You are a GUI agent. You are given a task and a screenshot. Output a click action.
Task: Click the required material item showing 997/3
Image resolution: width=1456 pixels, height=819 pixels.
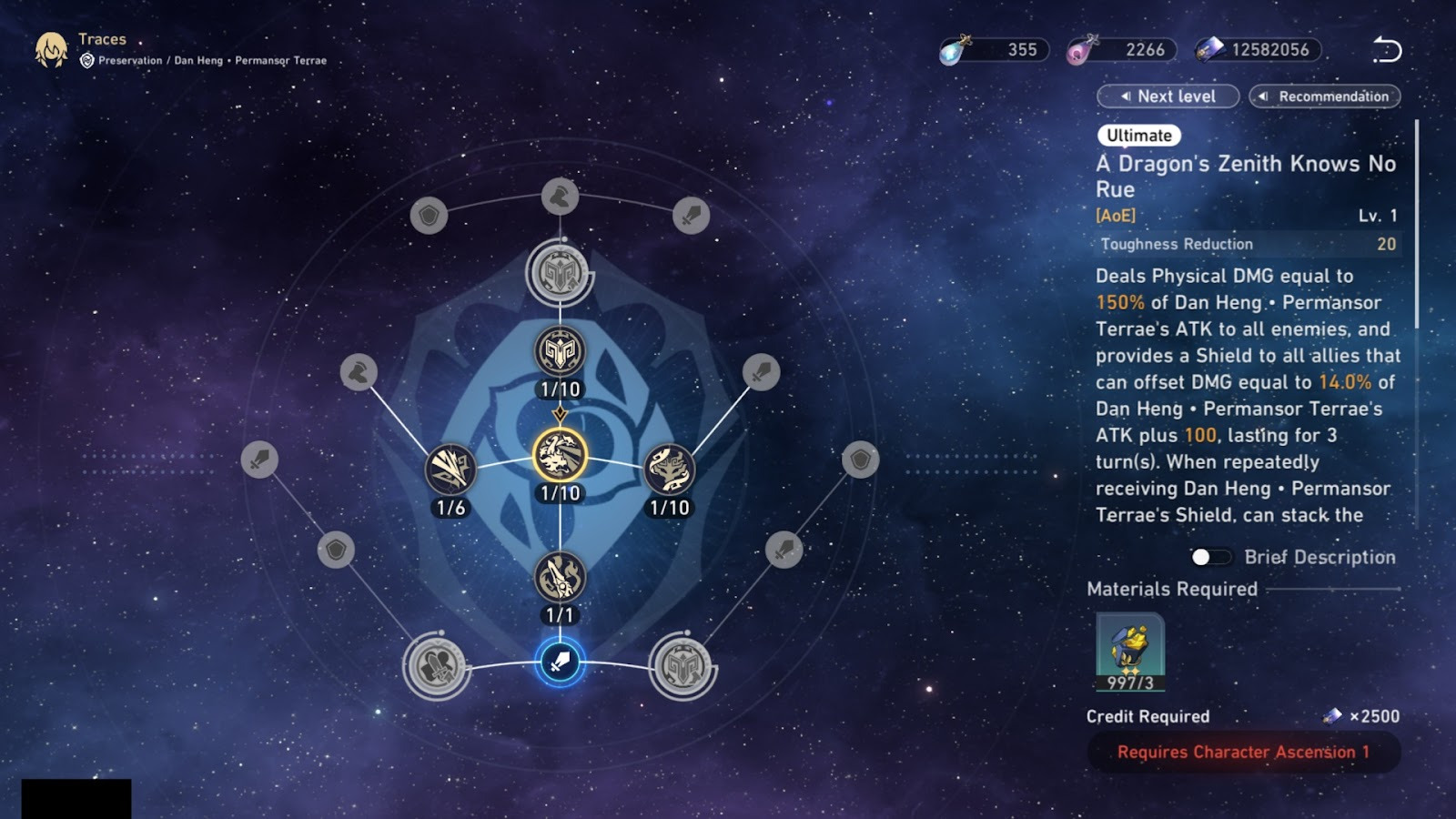tap(1130, 652)
